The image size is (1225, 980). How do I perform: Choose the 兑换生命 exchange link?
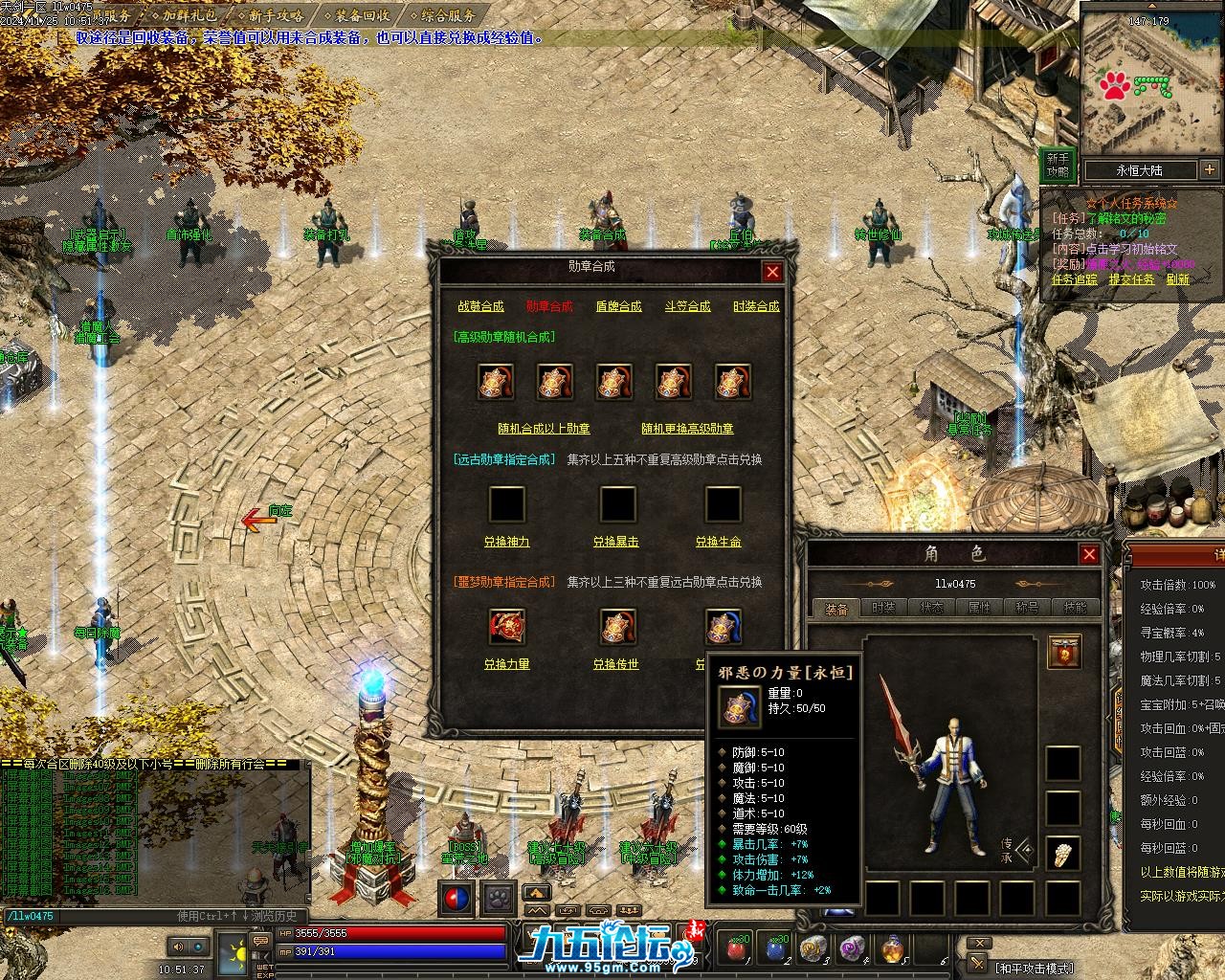[718, 542]
